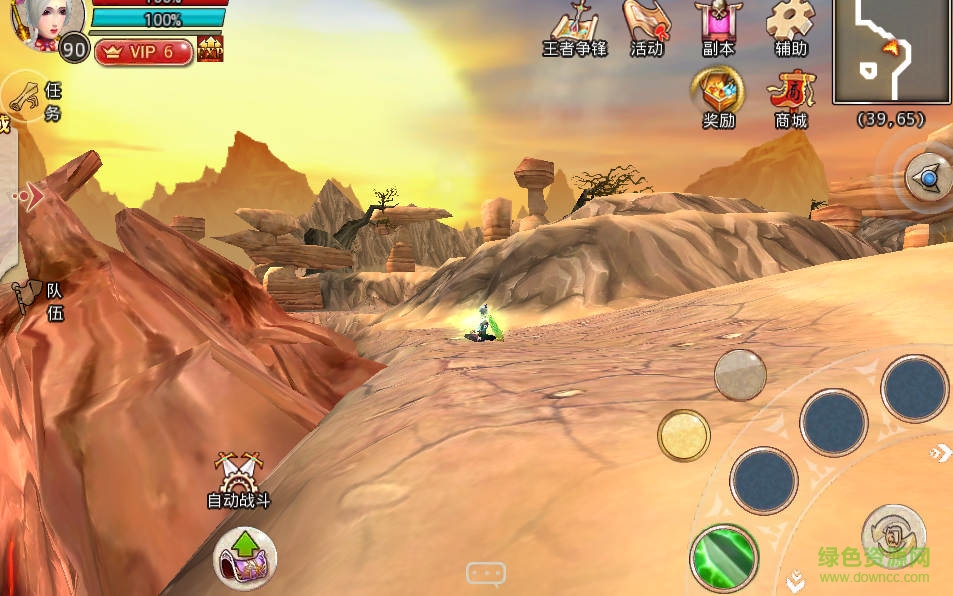This screenshot has width=953, height=596.
Task: Toggle 自动战斗 auto-battle
Action: (x=239, y=480)
